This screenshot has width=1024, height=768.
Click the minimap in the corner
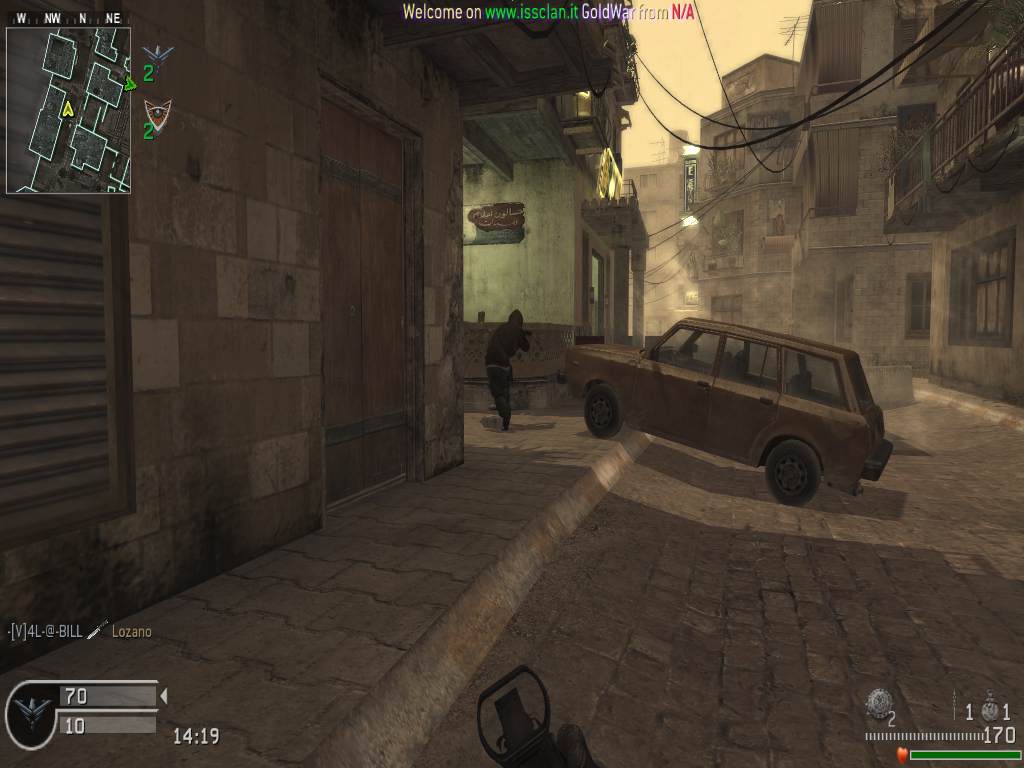tap(68, 110)
